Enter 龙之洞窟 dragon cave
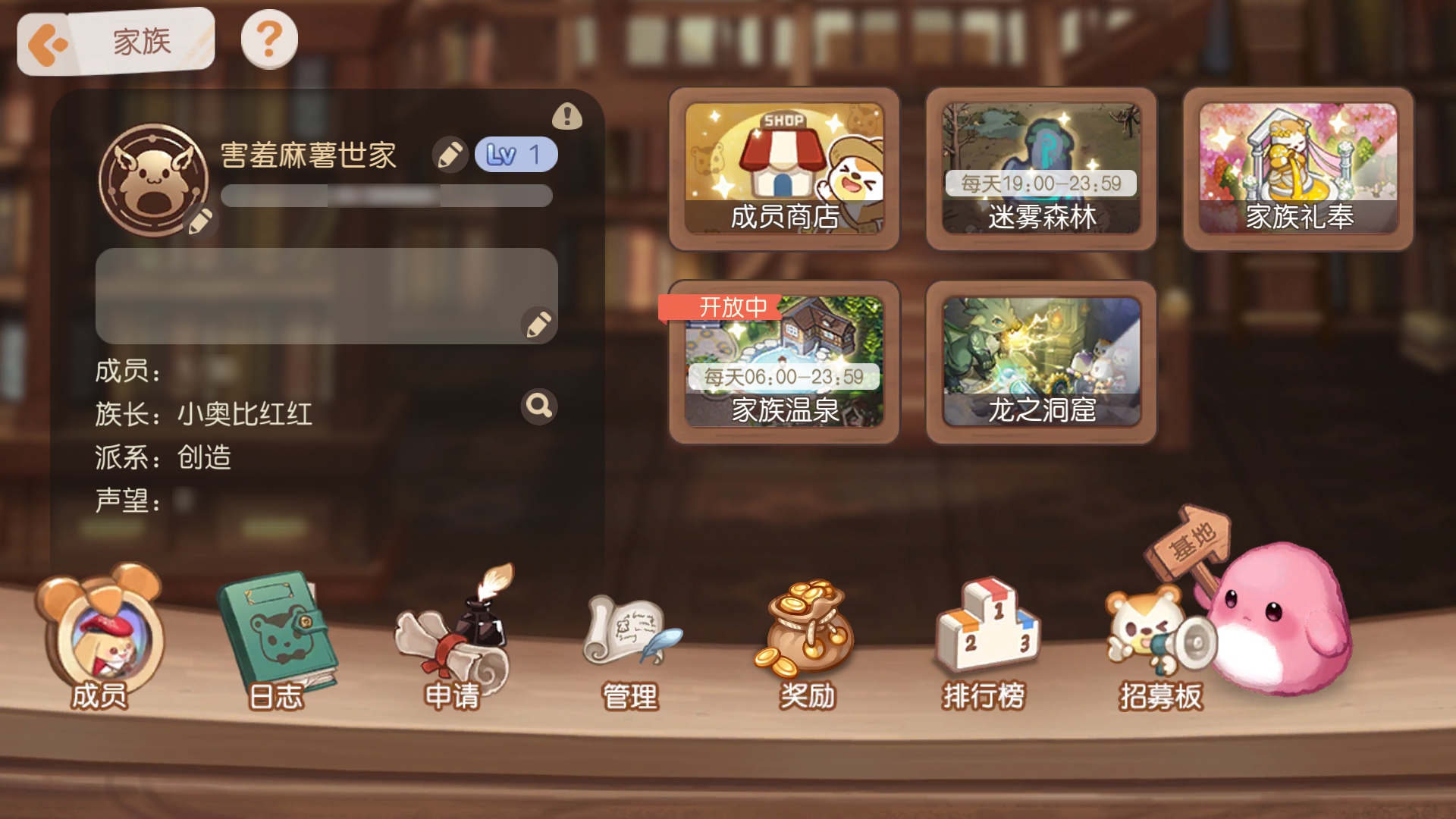Screen dimensions: 1456x819 pyautogui.click(x=1043, y=360)
